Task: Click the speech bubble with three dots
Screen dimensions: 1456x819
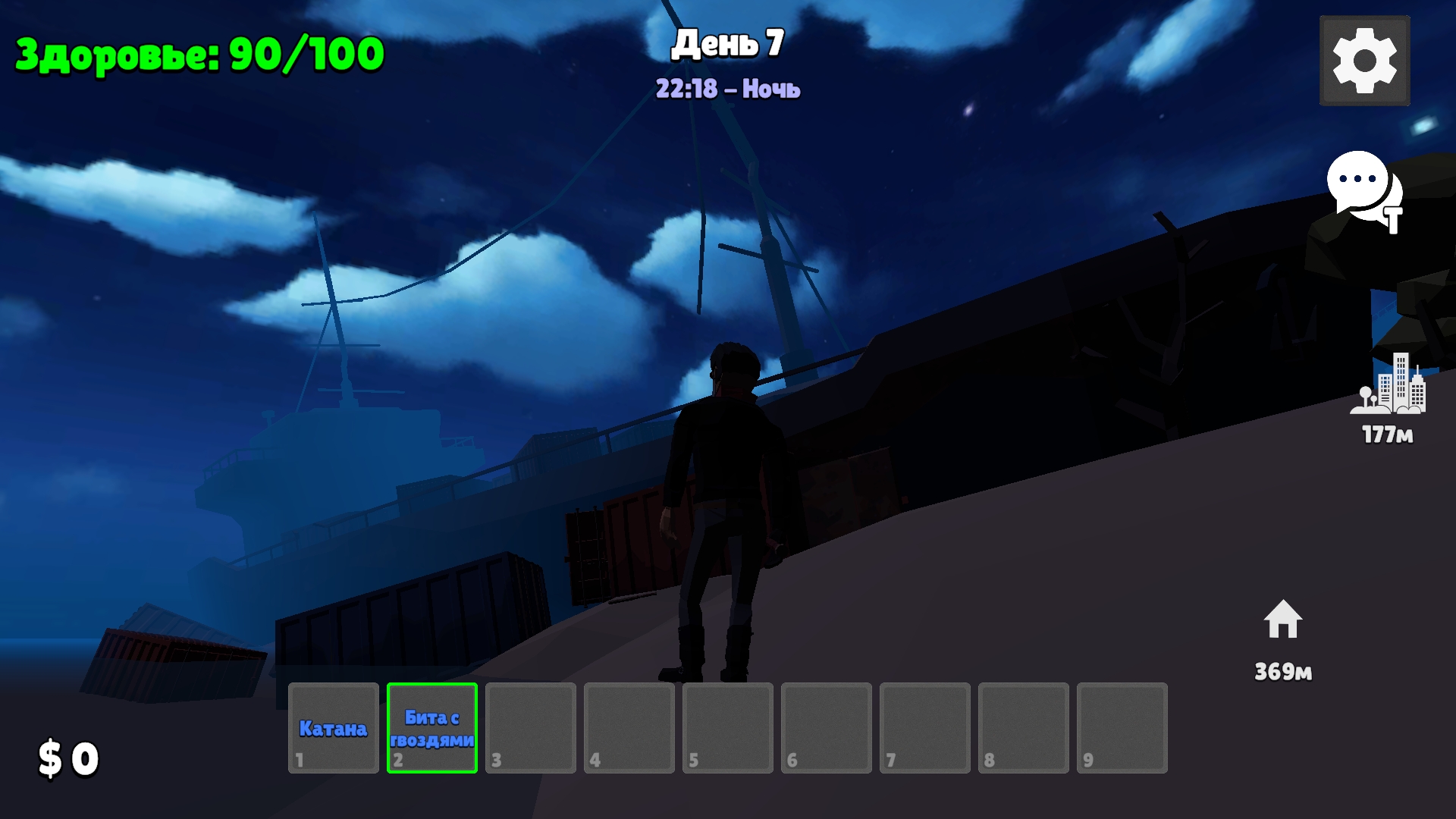Action: pyautogui.click(x=1355, y=182)
